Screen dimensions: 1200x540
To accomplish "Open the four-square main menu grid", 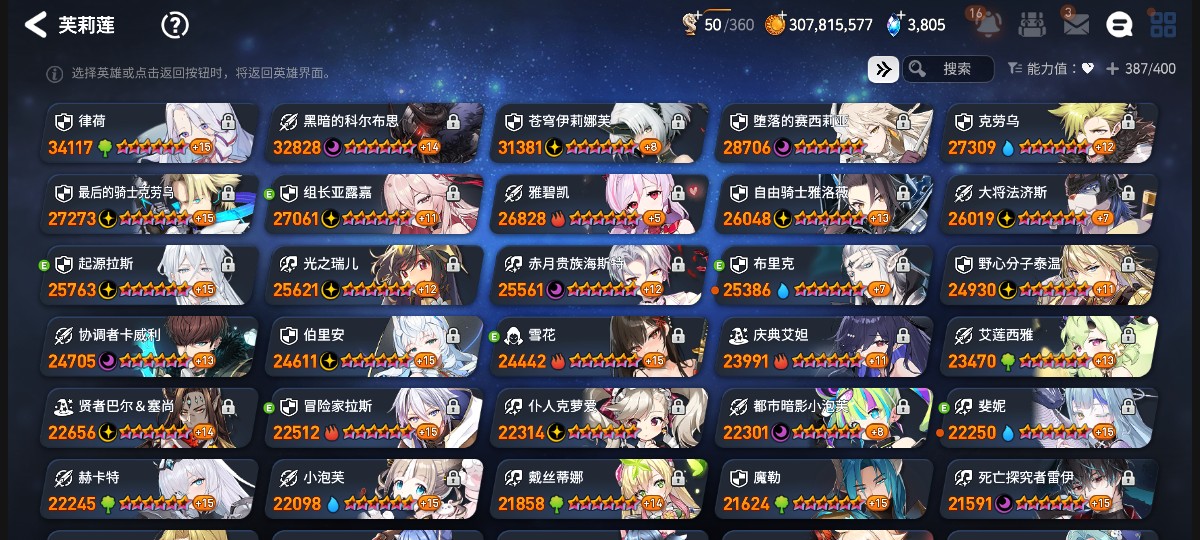I will [x=1163, y=25].
